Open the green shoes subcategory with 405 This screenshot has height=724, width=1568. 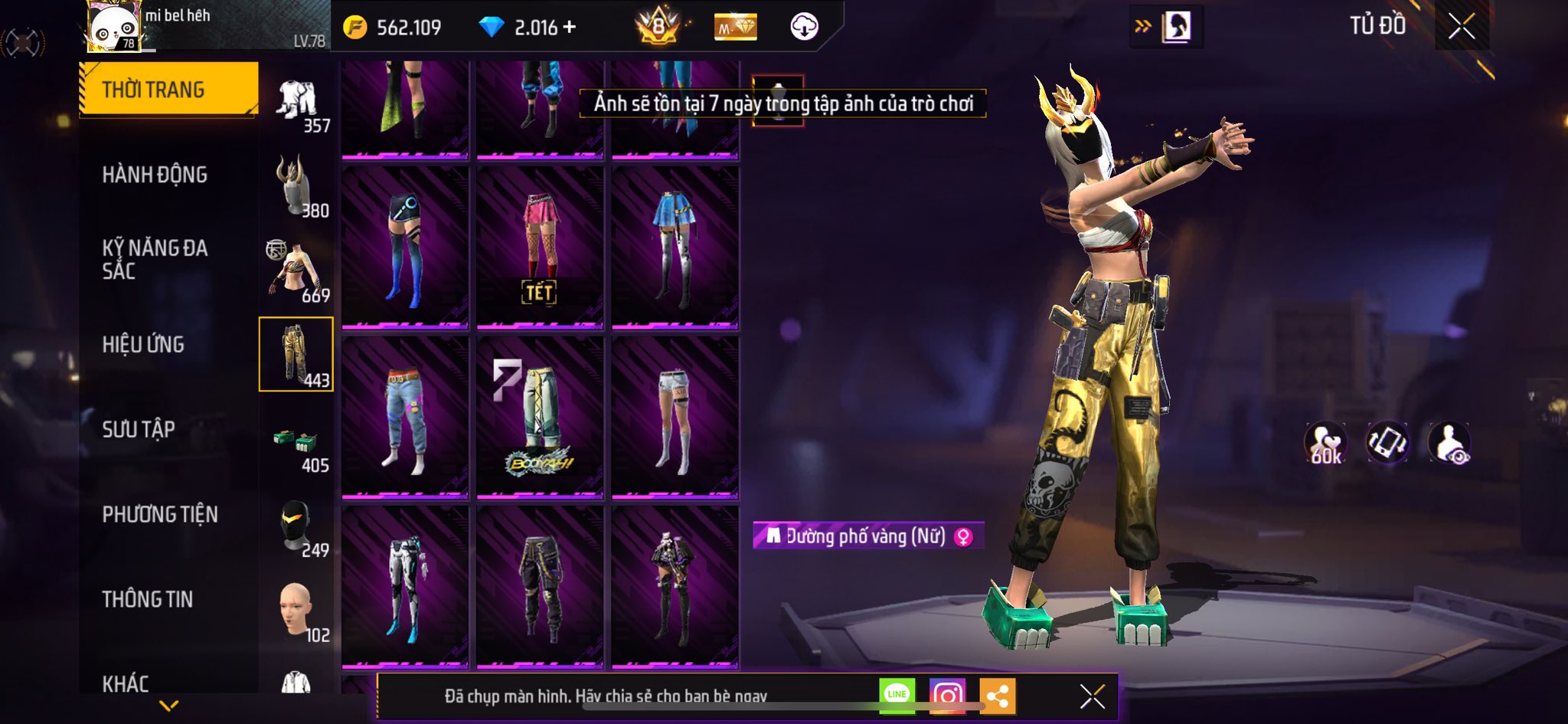[297, 444]
